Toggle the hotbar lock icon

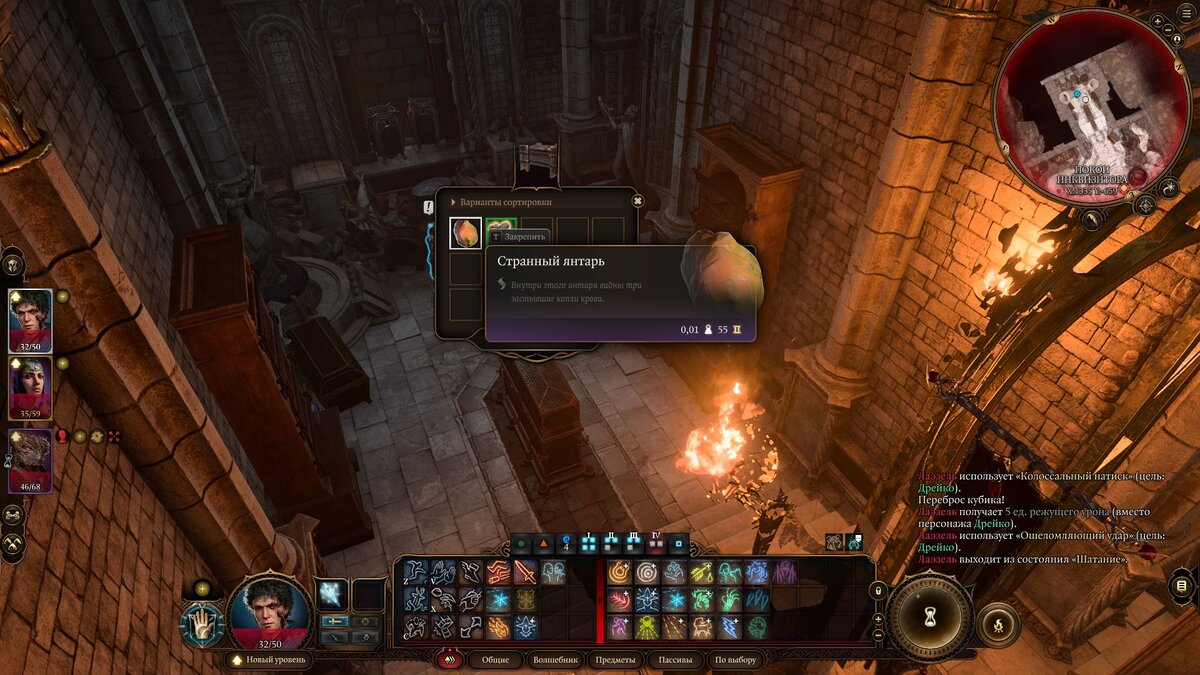(x=879, y=592)
